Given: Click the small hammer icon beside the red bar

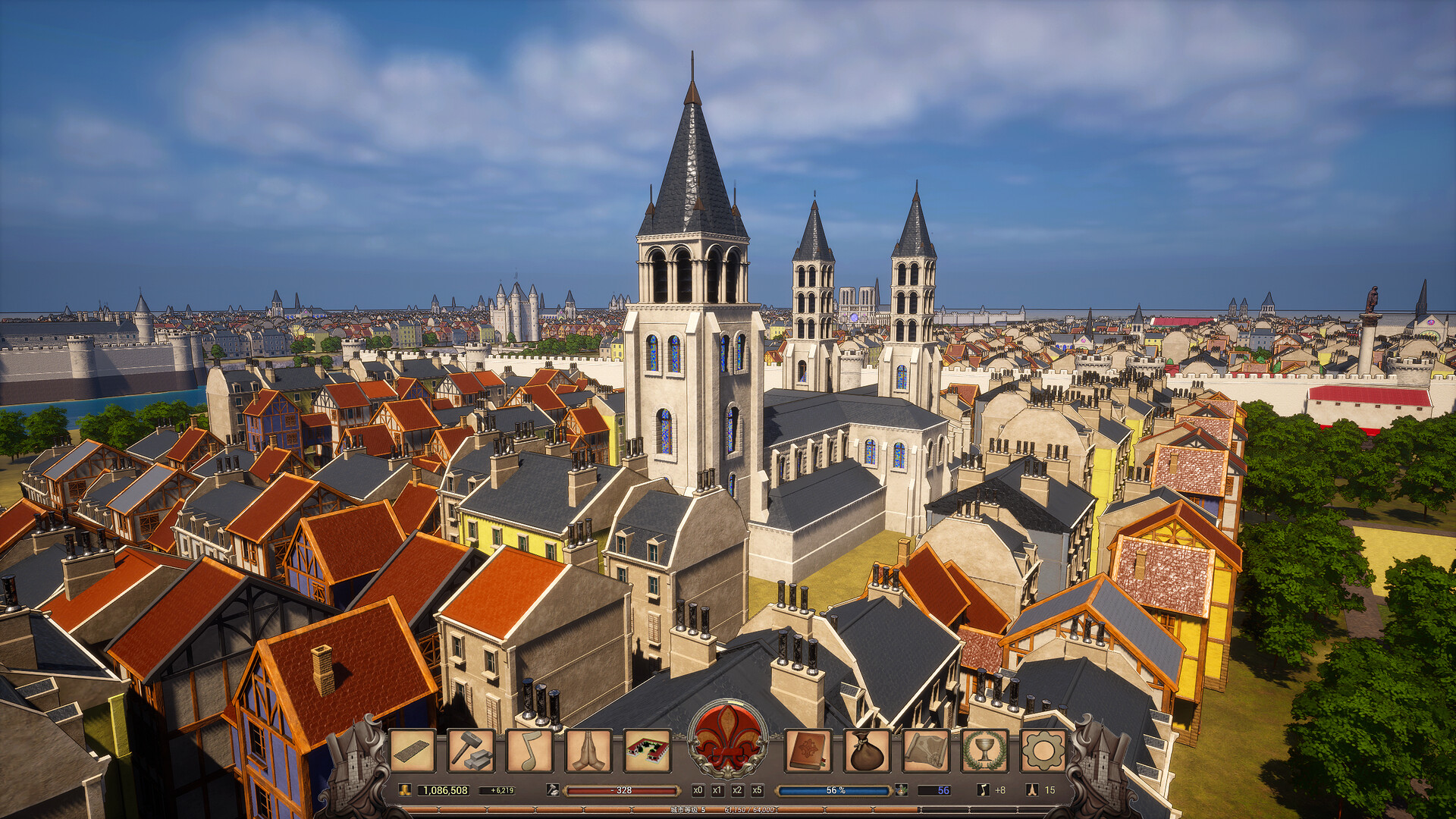Looking at the screenshot, I should (x=554, y=789).
